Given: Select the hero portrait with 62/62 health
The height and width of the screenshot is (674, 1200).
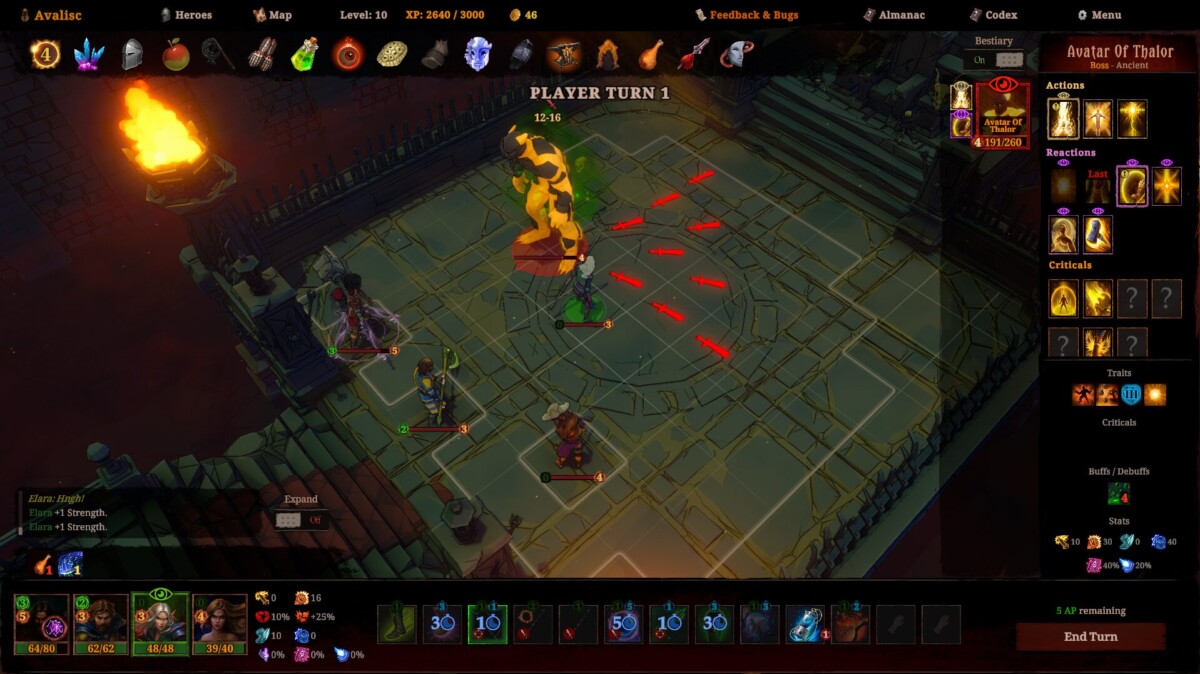Looking at the screenshot, I should click(x=101, y=622).
